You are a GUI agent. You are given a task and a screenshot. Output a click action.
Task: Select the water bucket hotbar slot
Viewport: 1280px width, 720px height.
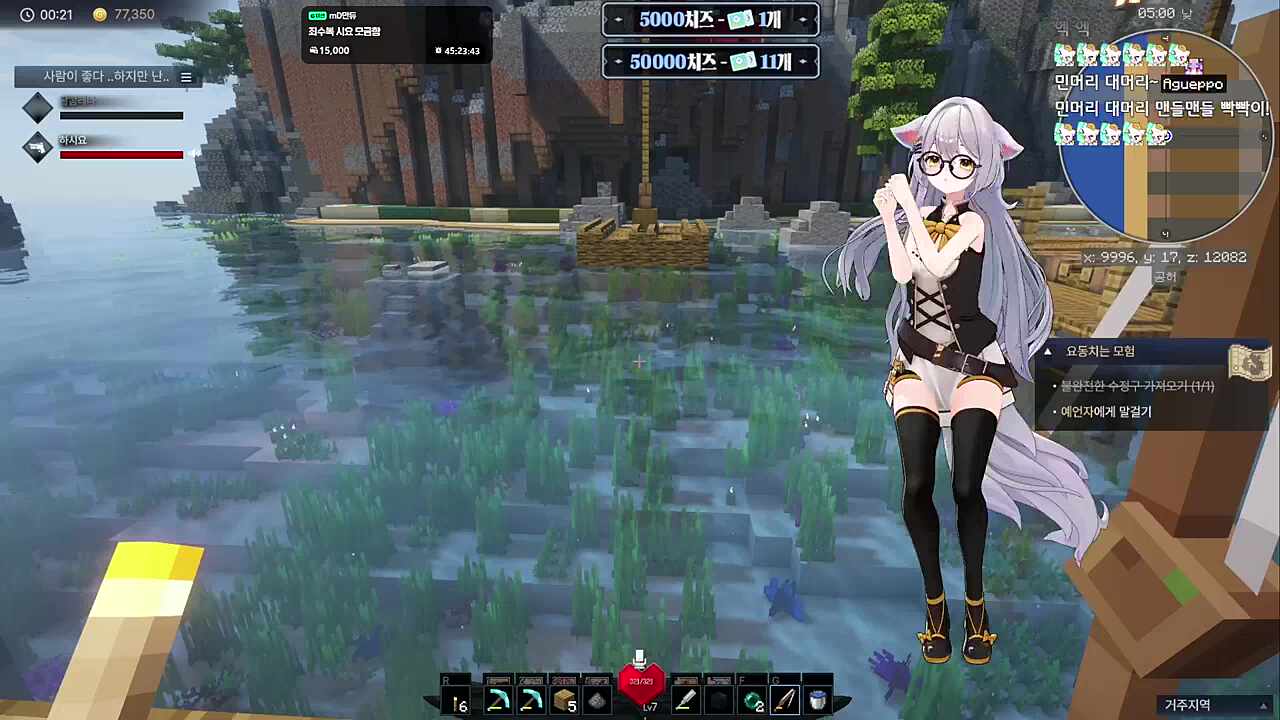pyautogui.click(x=818, y=701)
